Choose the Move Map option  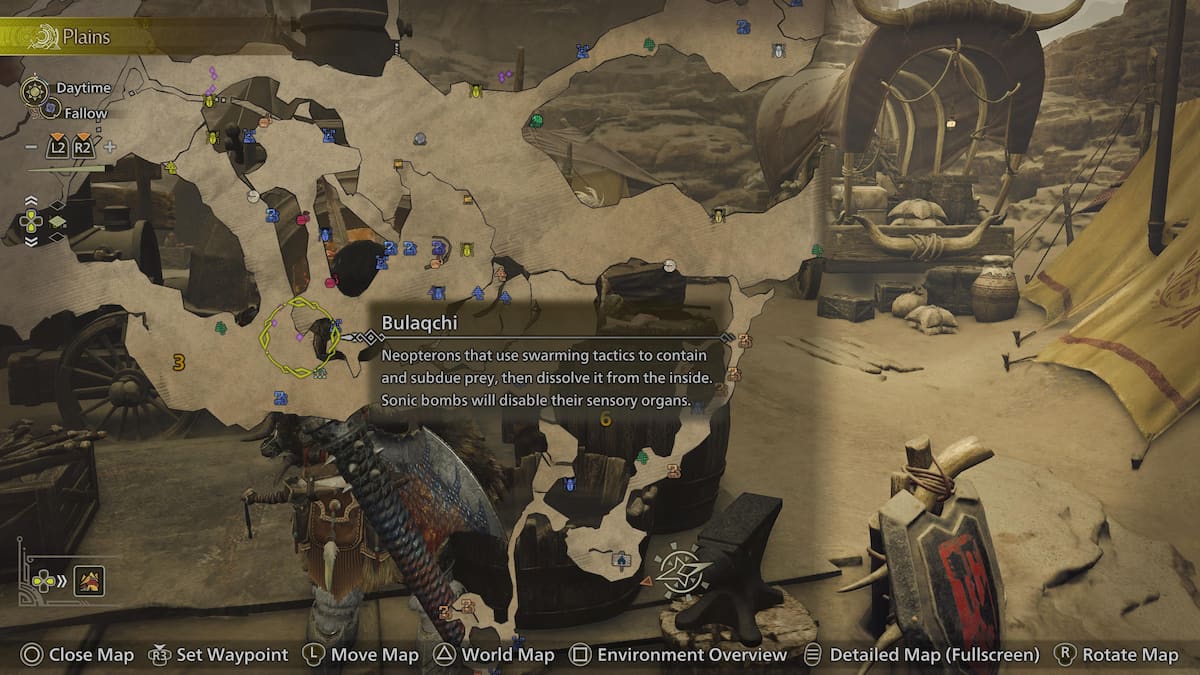pos(361,655)
